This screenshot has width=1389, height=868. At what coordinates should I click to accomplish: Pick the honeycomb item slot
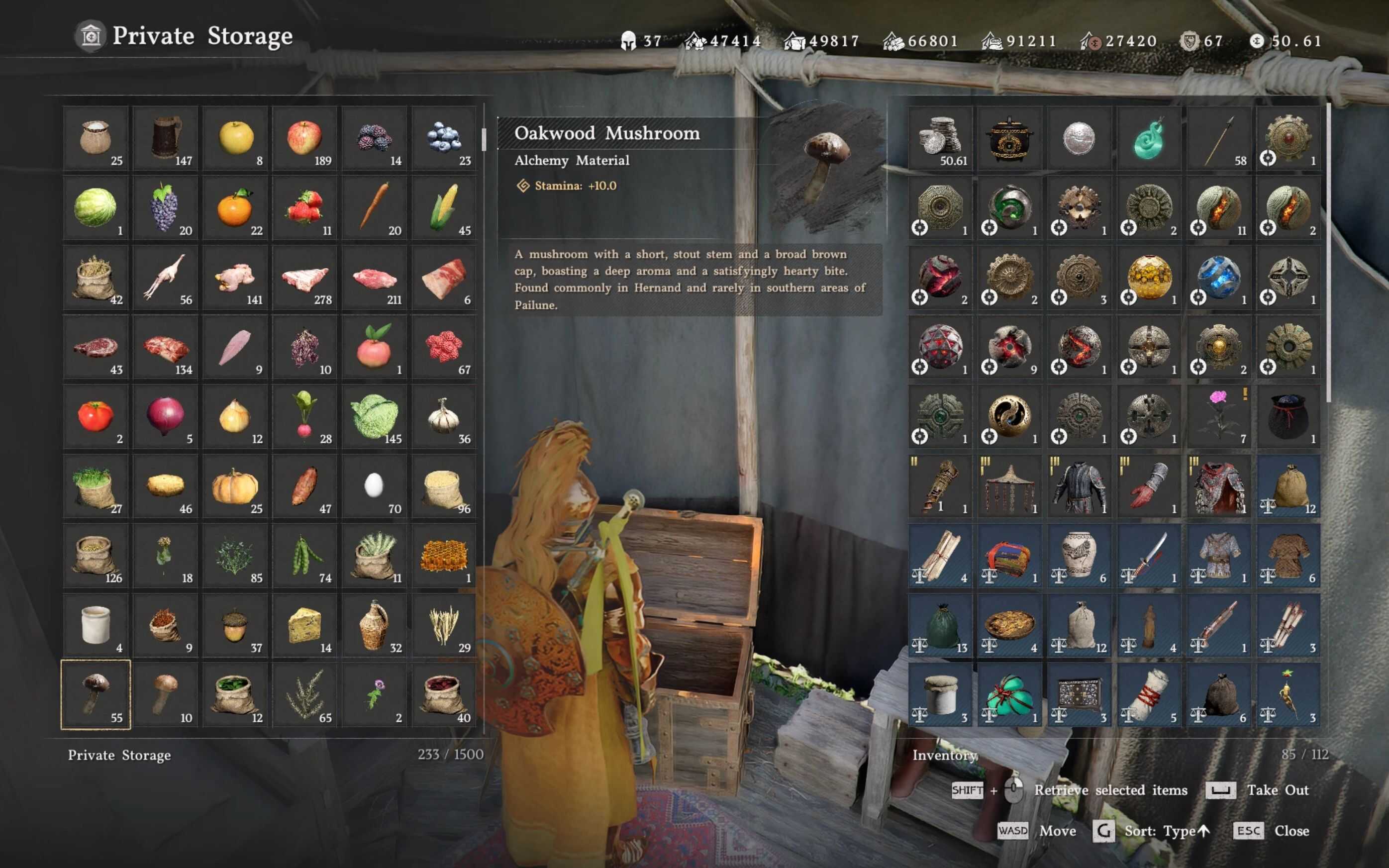click(x=444, y=556)
